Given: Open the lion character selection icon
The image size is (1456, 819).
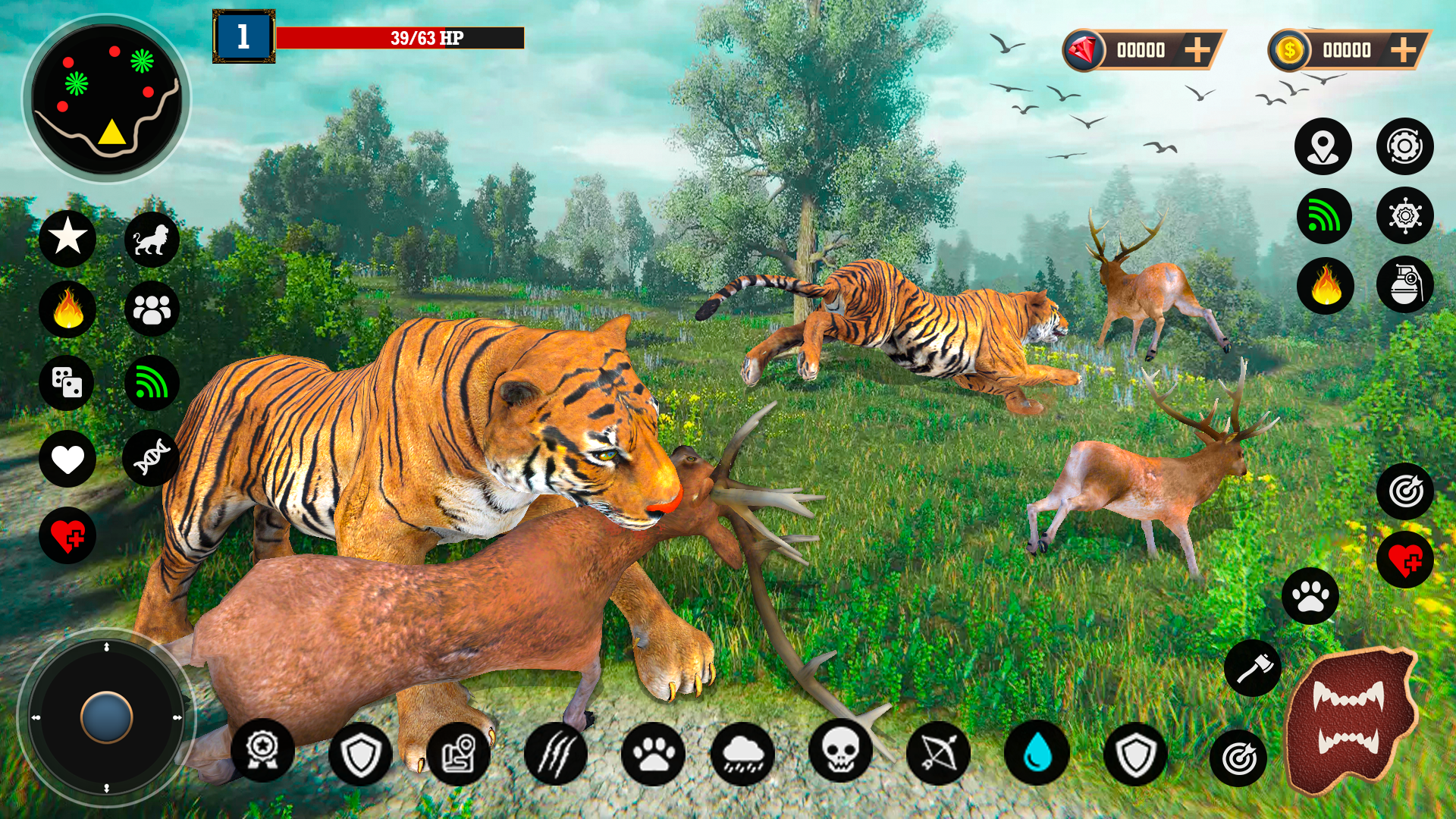Looking at the screenshot, I should coord(151,239).
